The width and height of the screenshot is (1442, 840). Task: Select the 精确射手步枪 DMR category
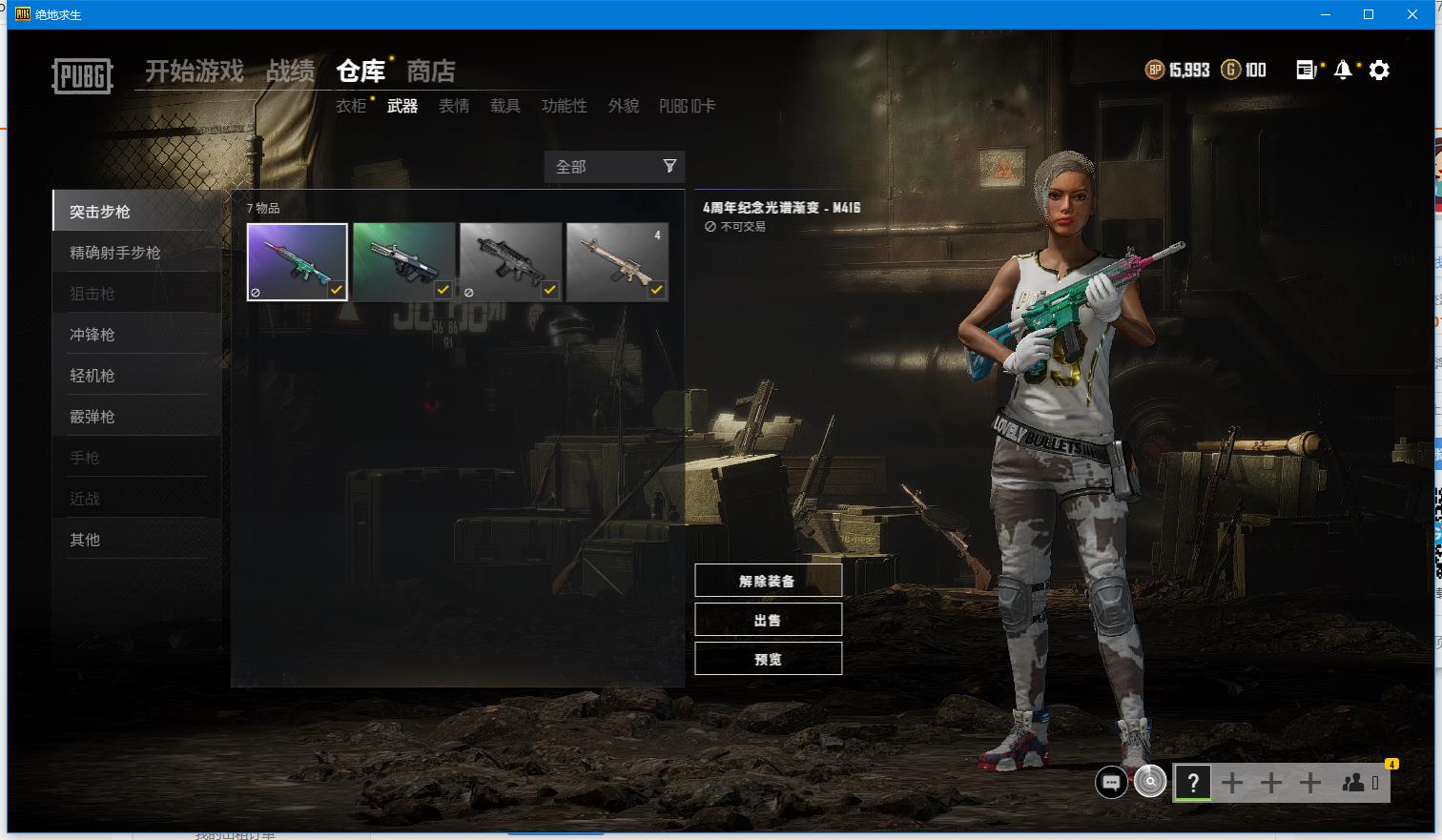pyautogui.click(x=115, y=253)
